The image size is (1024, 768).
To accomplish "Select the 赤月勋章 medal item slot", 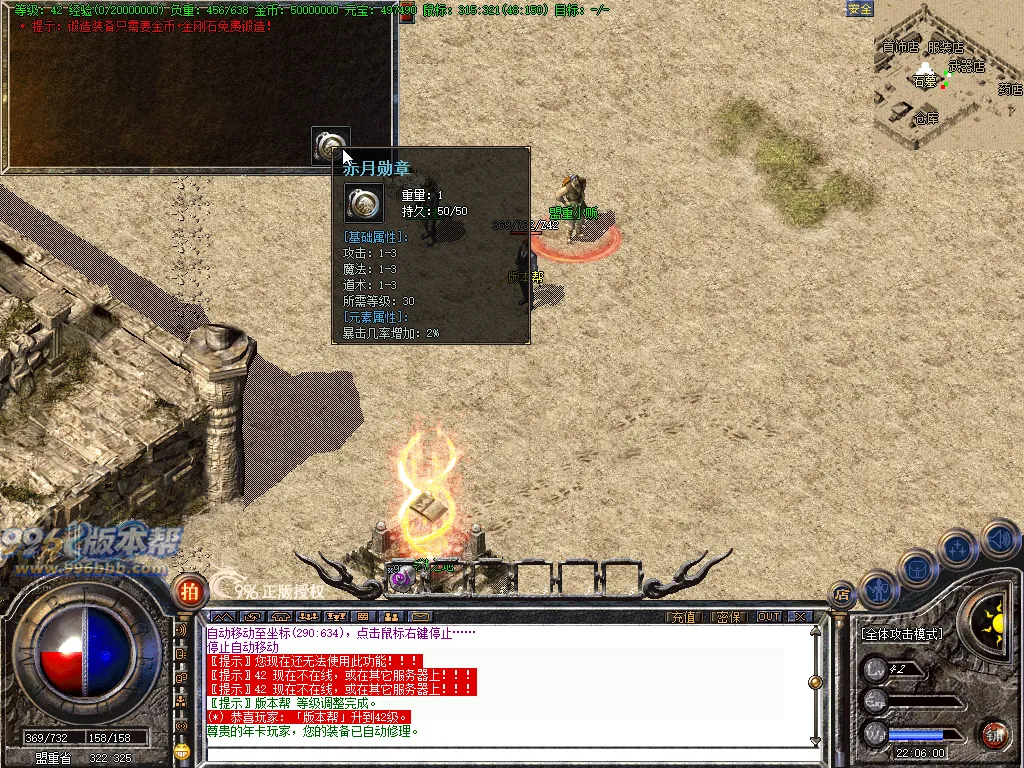I will pos(329,145).
